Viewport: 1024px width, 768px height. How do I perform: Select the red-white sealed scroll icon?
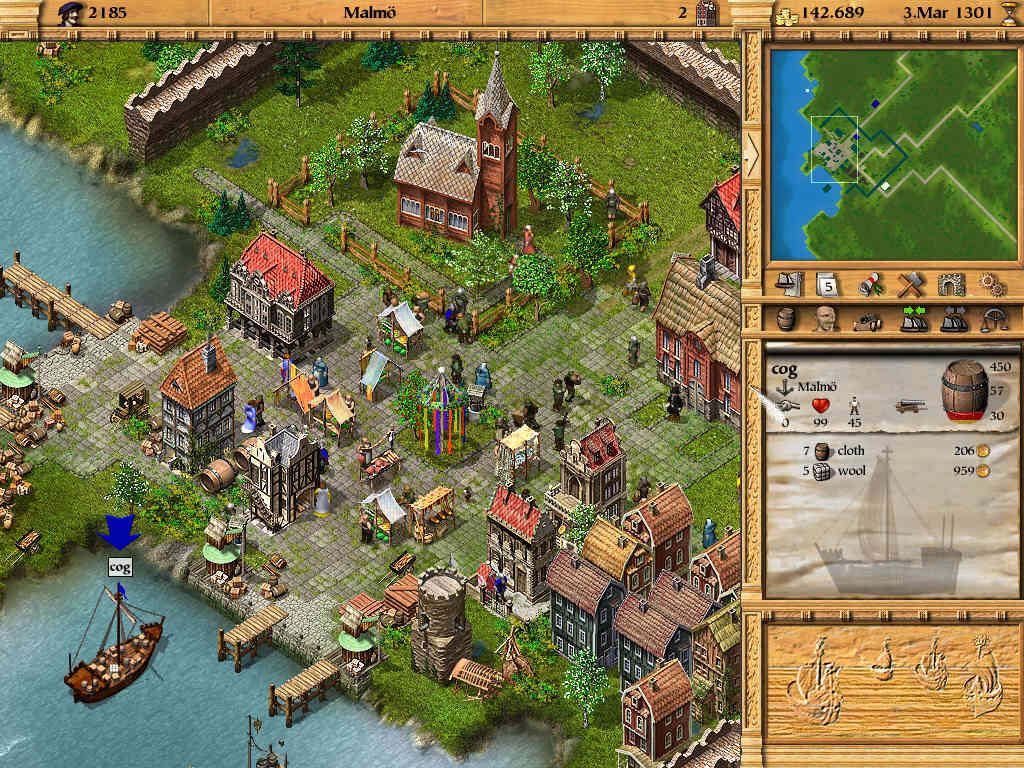coord(870,285)
